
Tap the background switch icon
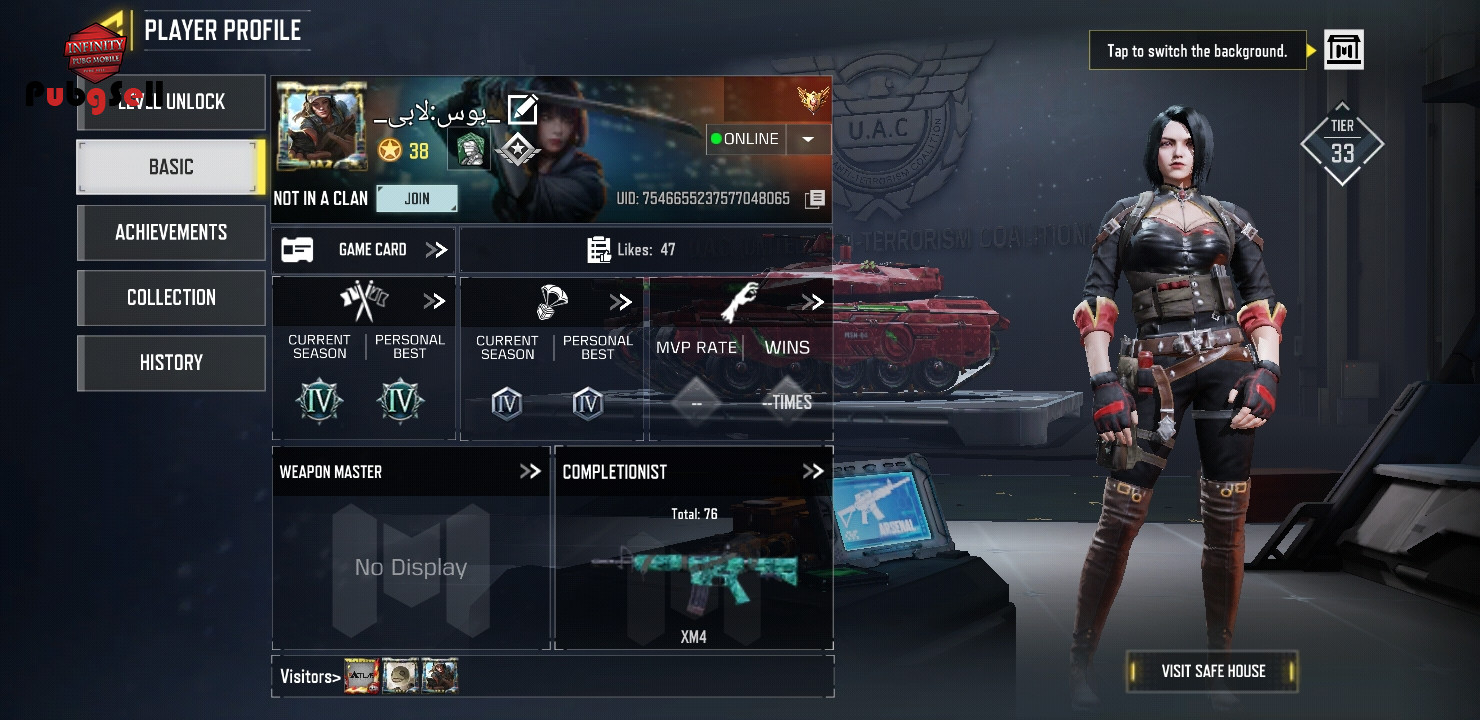tap(1343, 50)
